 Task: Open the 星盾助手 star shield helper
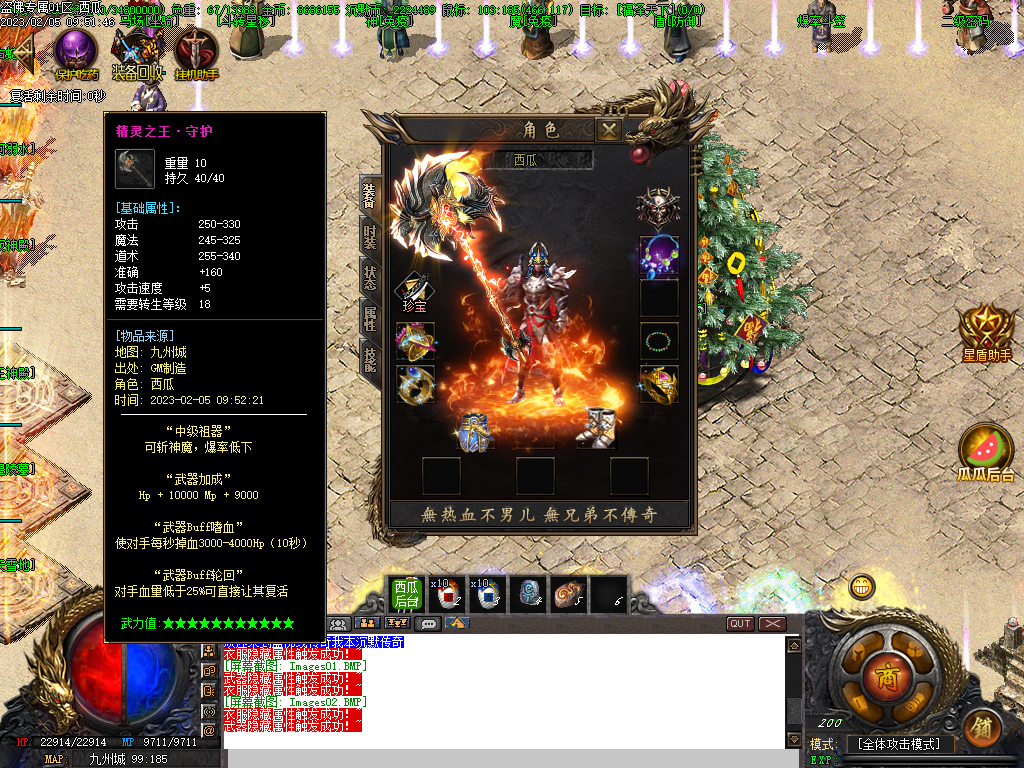click(986, 329)
